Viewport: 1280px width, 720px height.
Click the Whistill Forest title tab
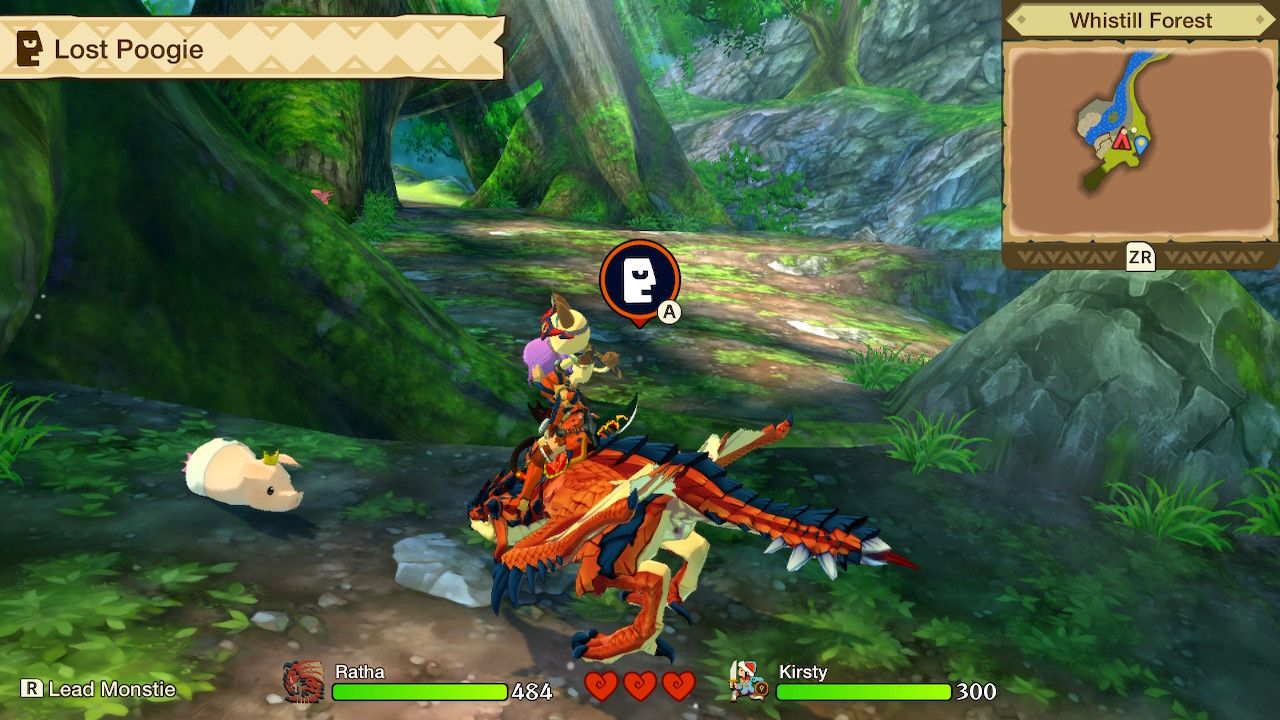pos(1141,18)
